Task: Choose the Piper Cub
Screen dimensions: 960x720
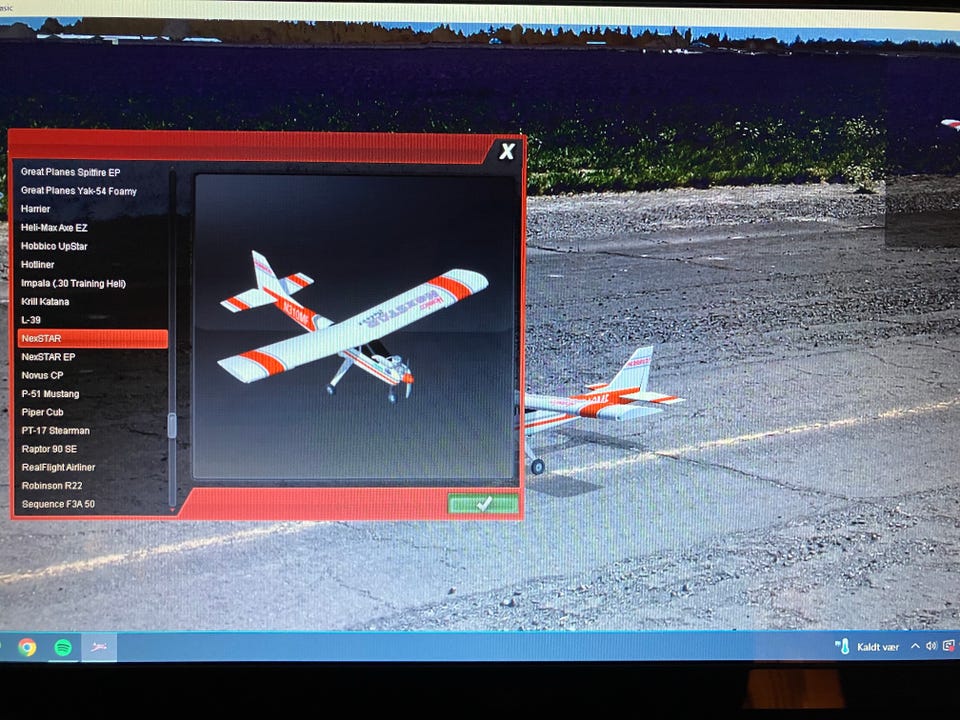Action: tap(42, 412)
